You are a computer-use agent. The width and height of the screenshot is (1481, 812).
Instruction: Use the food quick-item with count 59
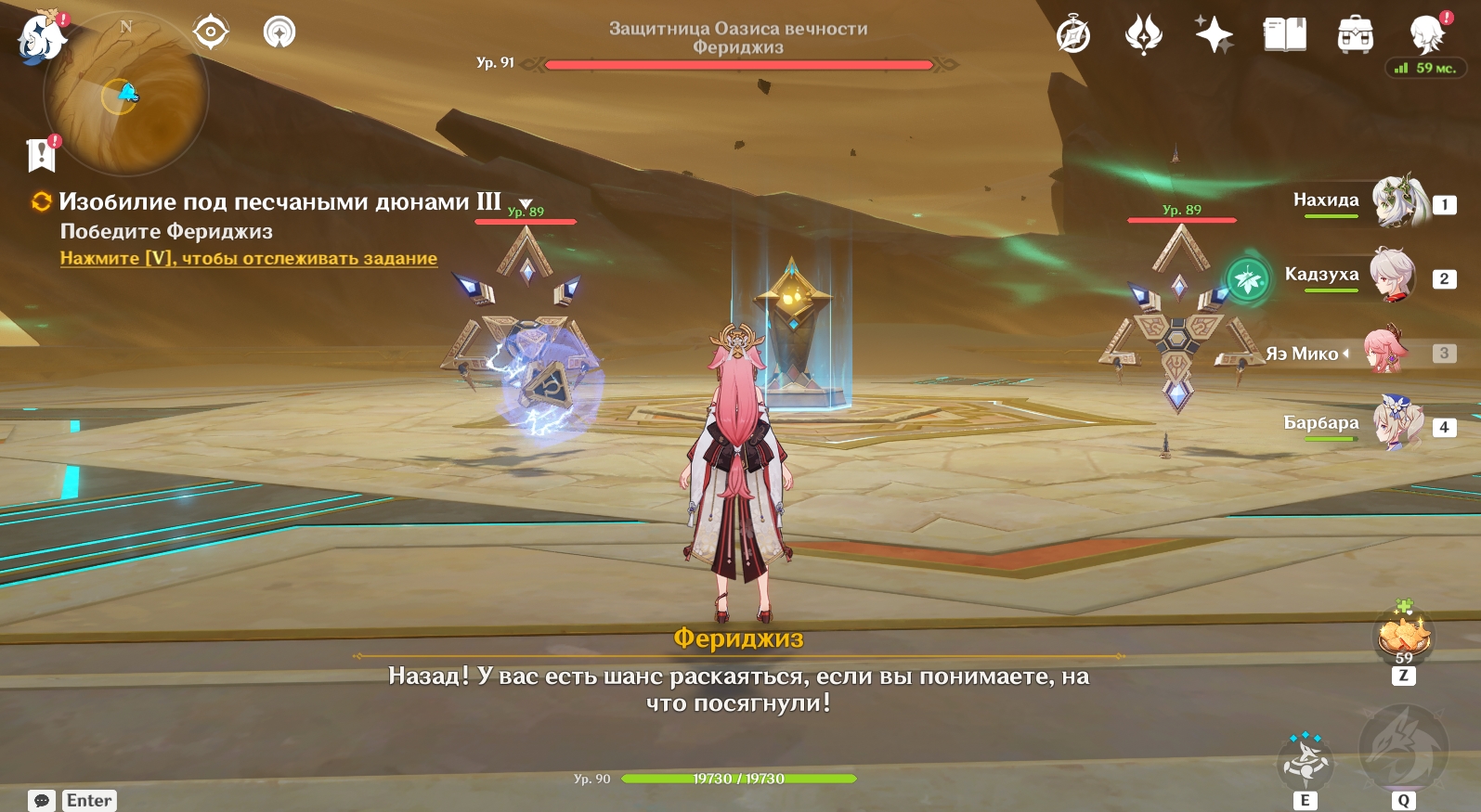(x=1404, y=637)
